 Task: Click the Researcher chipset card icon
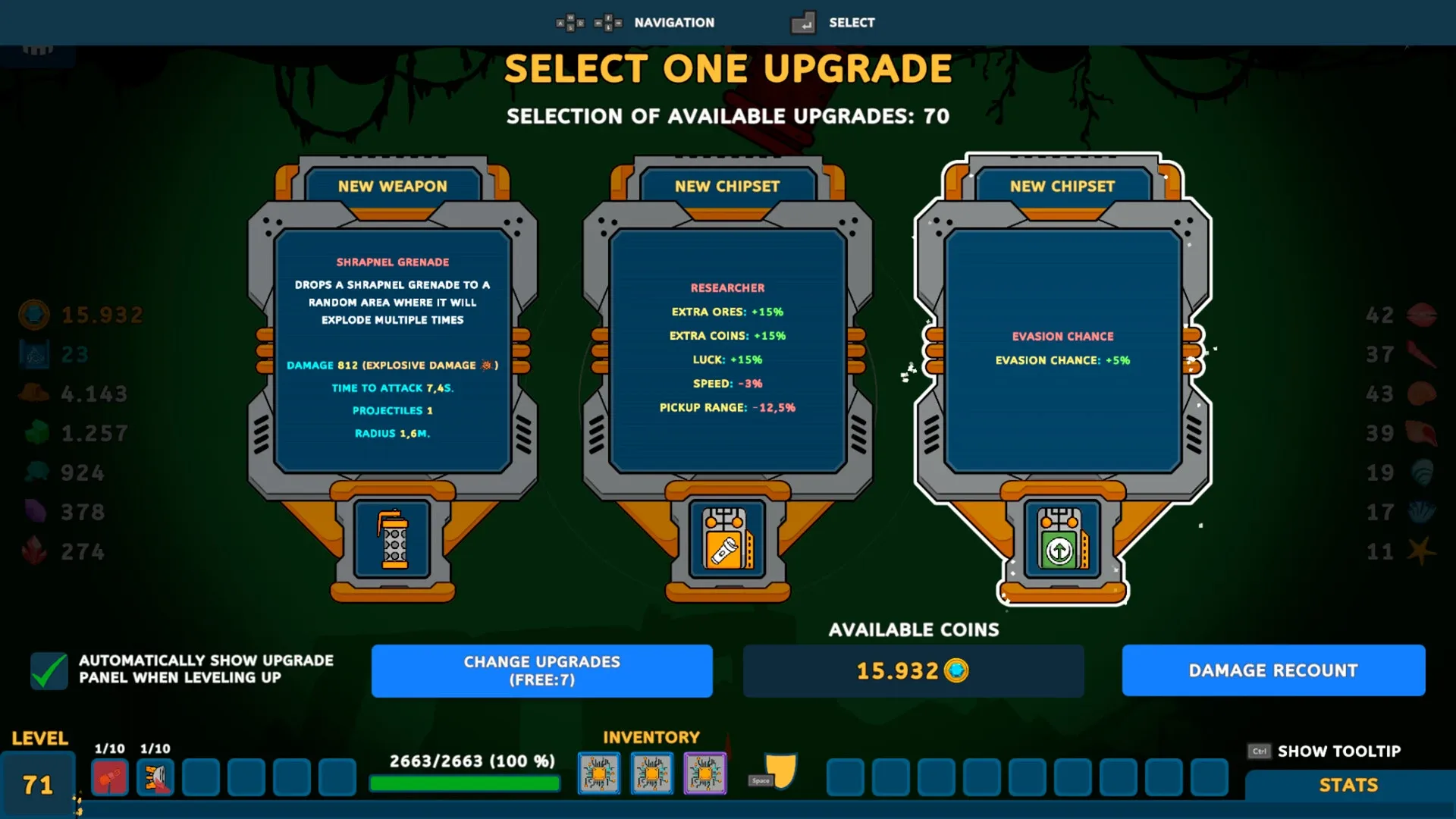[726, 540]
